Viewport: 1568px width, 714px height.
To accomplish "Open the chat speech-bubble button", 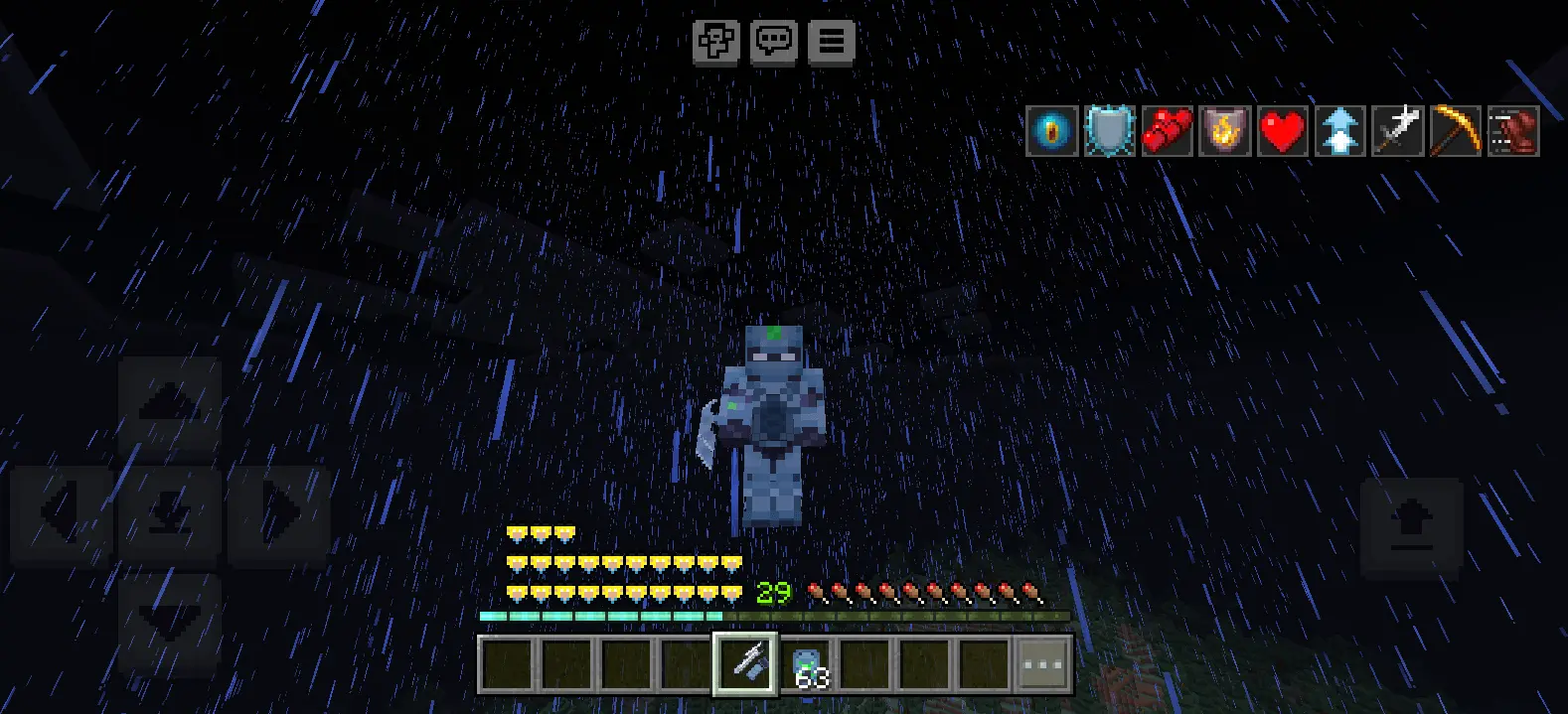I will pyautogui.click(x=773, y=42).
